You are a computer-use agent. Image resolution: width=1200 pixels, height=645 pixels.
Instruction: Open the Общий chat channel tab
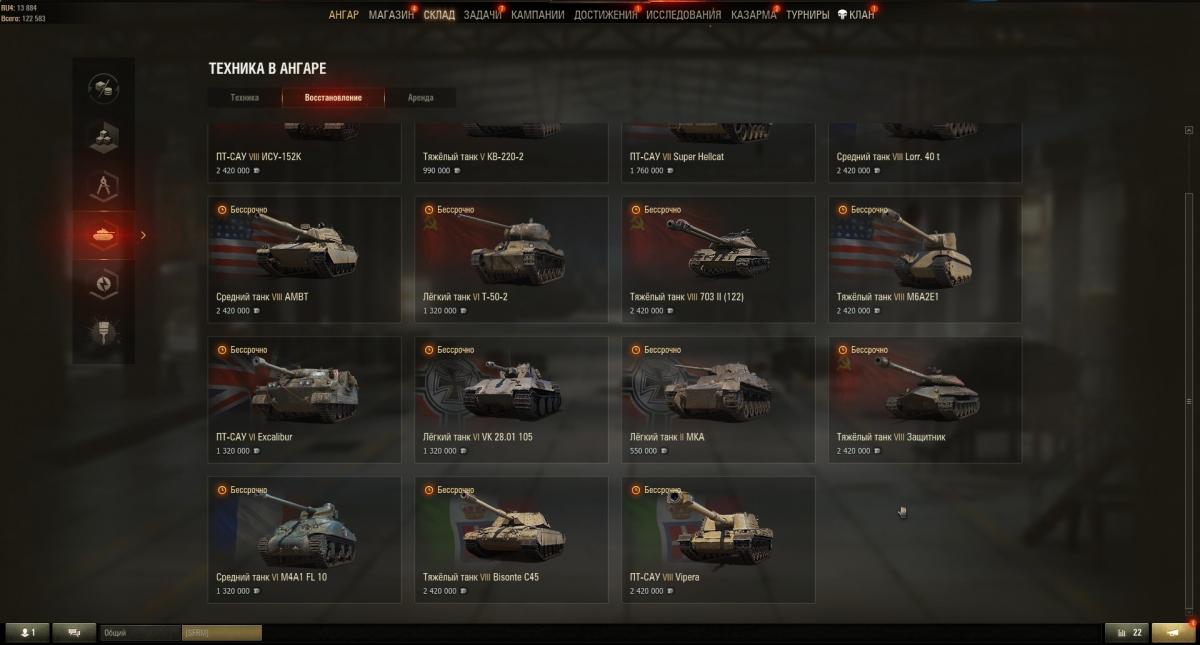pos(138,633)
